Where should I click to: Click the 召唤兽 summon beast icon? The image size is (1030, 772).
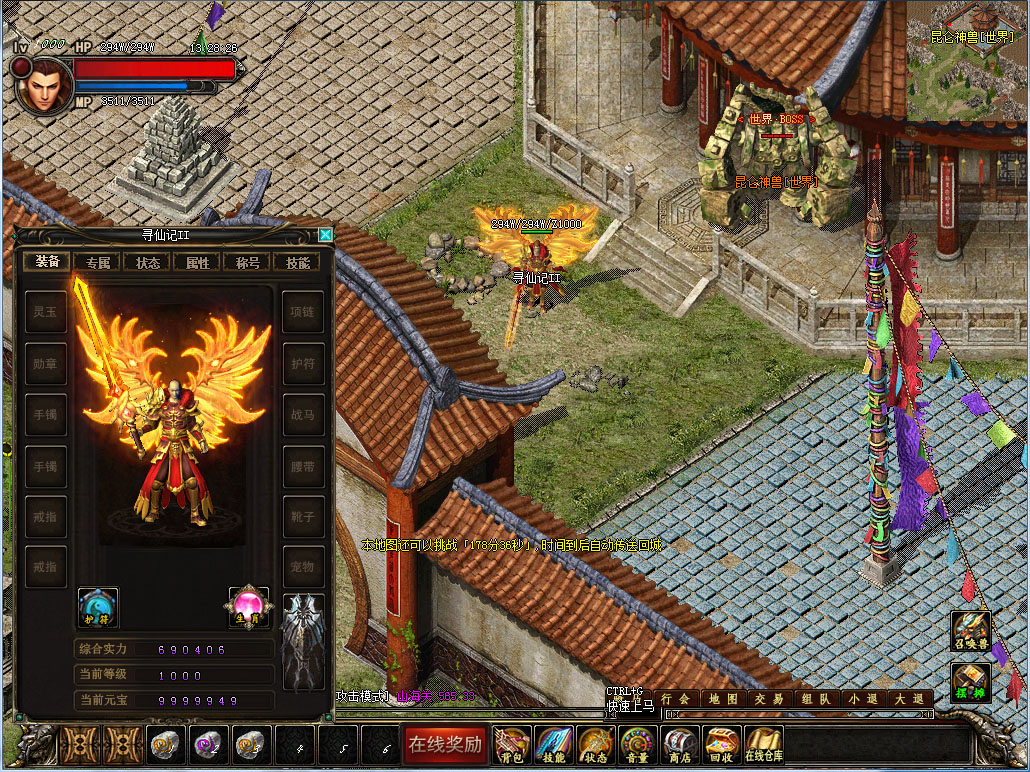(970, 631)
